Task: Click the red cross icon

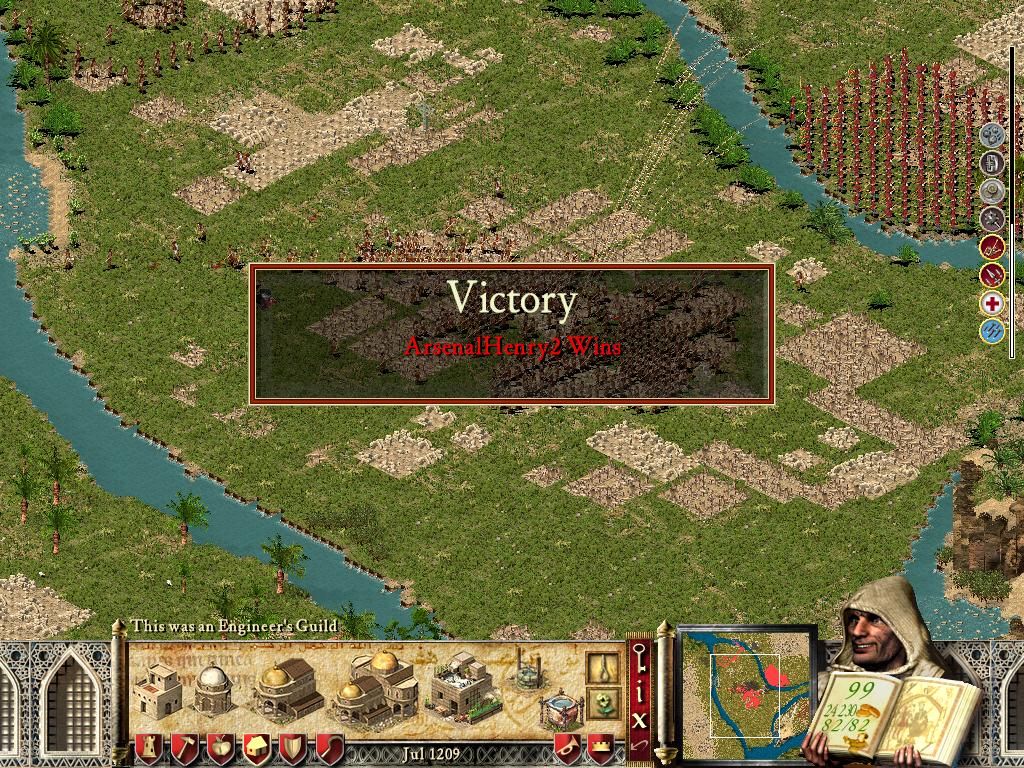Action: coord(992,303)
